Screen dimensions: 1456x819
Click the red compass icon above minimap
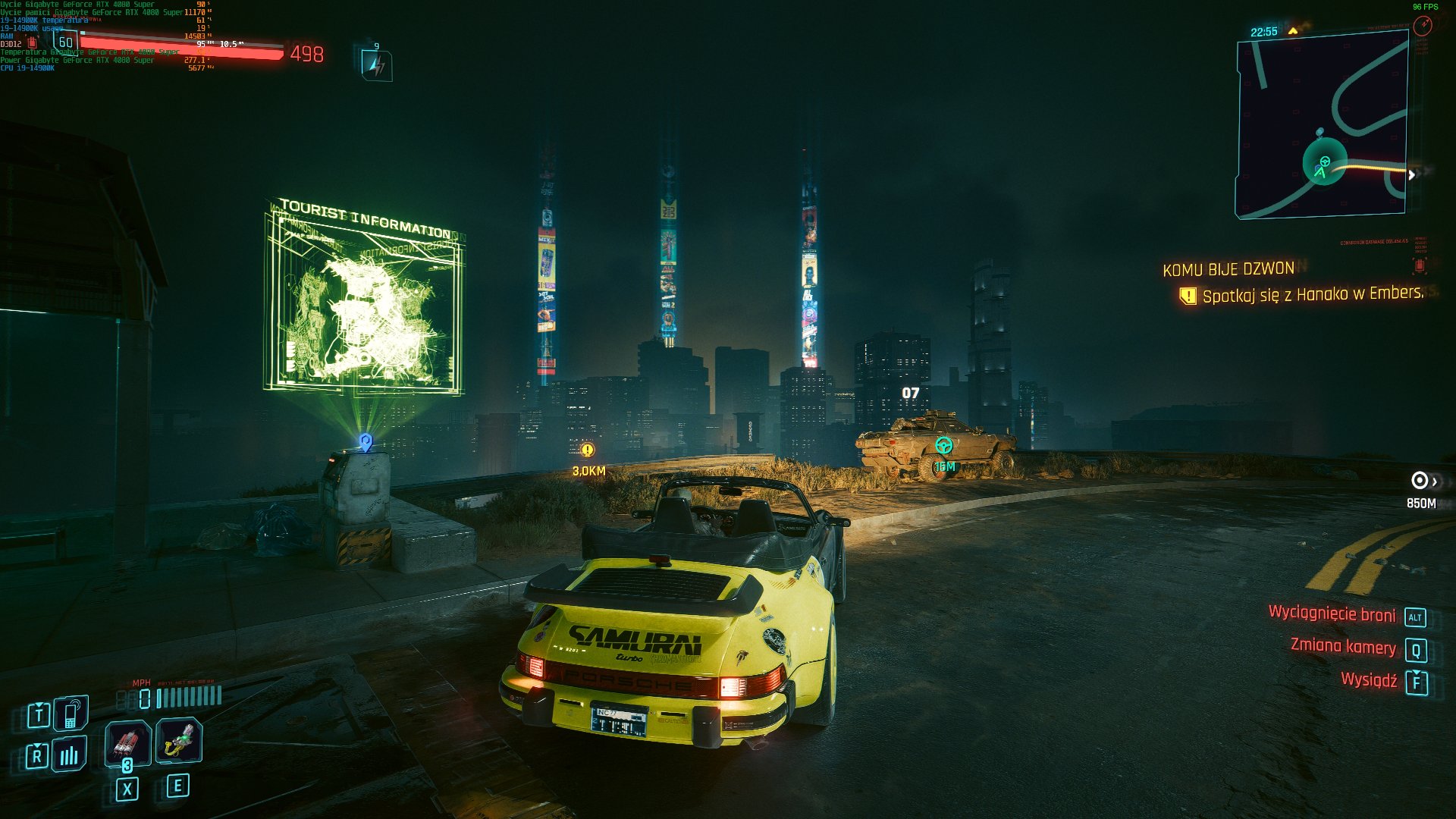[x=1423, y=26]
